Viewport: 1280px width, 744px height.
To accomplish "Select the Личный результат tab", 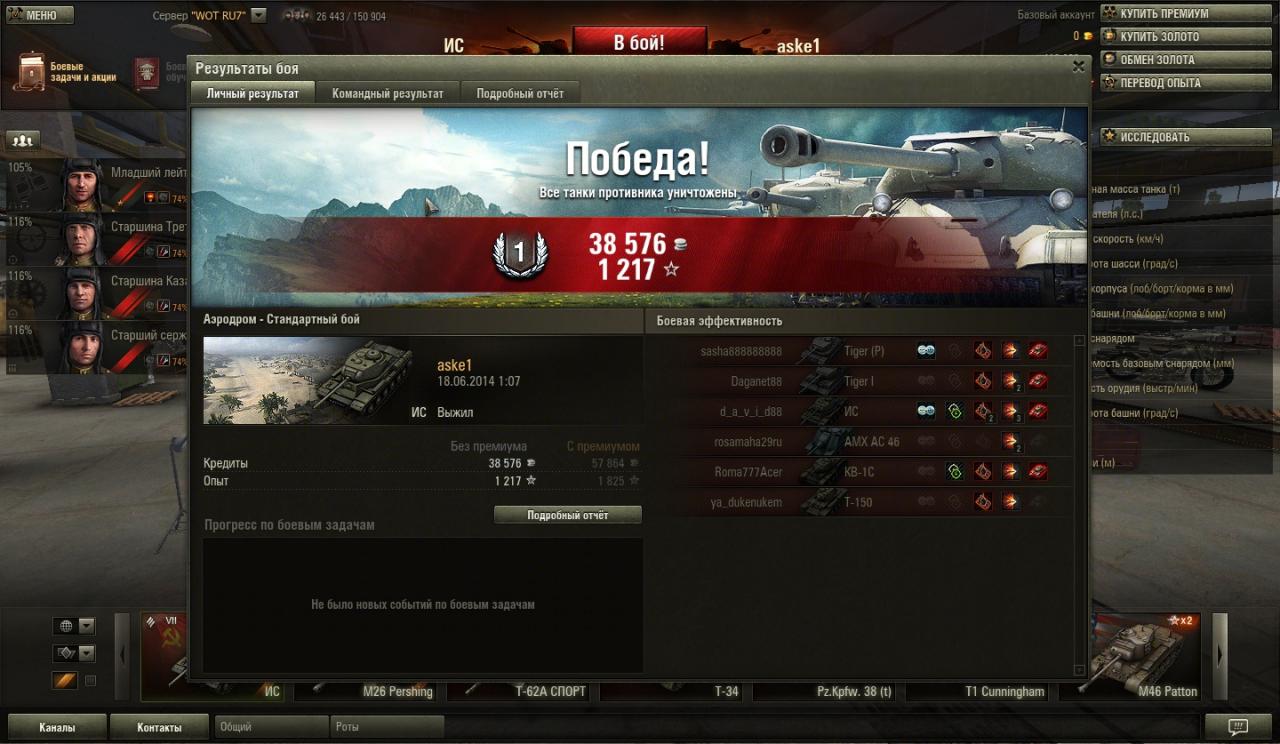I will click(x=252, y=93).
